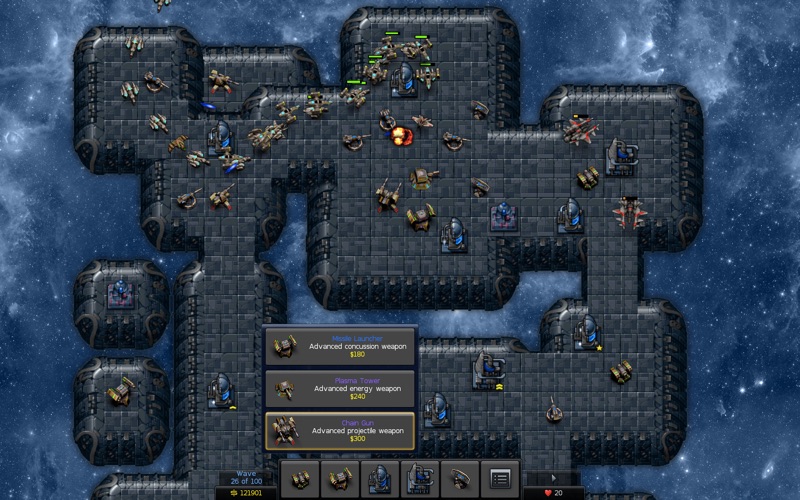Screen dimensions: 800x500
Task: Open the list menu button in toolbar
Action: click(500, 478)
